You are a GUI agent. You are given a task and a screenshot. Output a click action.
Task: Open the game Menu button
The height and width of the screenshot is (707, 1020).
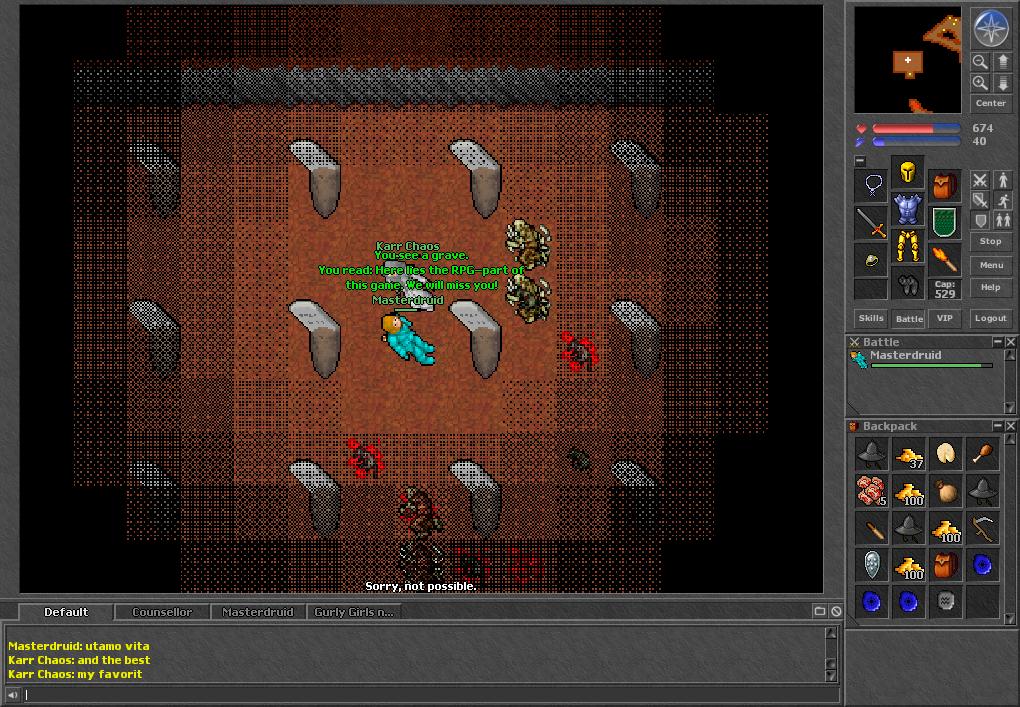(x=990, y=265)
